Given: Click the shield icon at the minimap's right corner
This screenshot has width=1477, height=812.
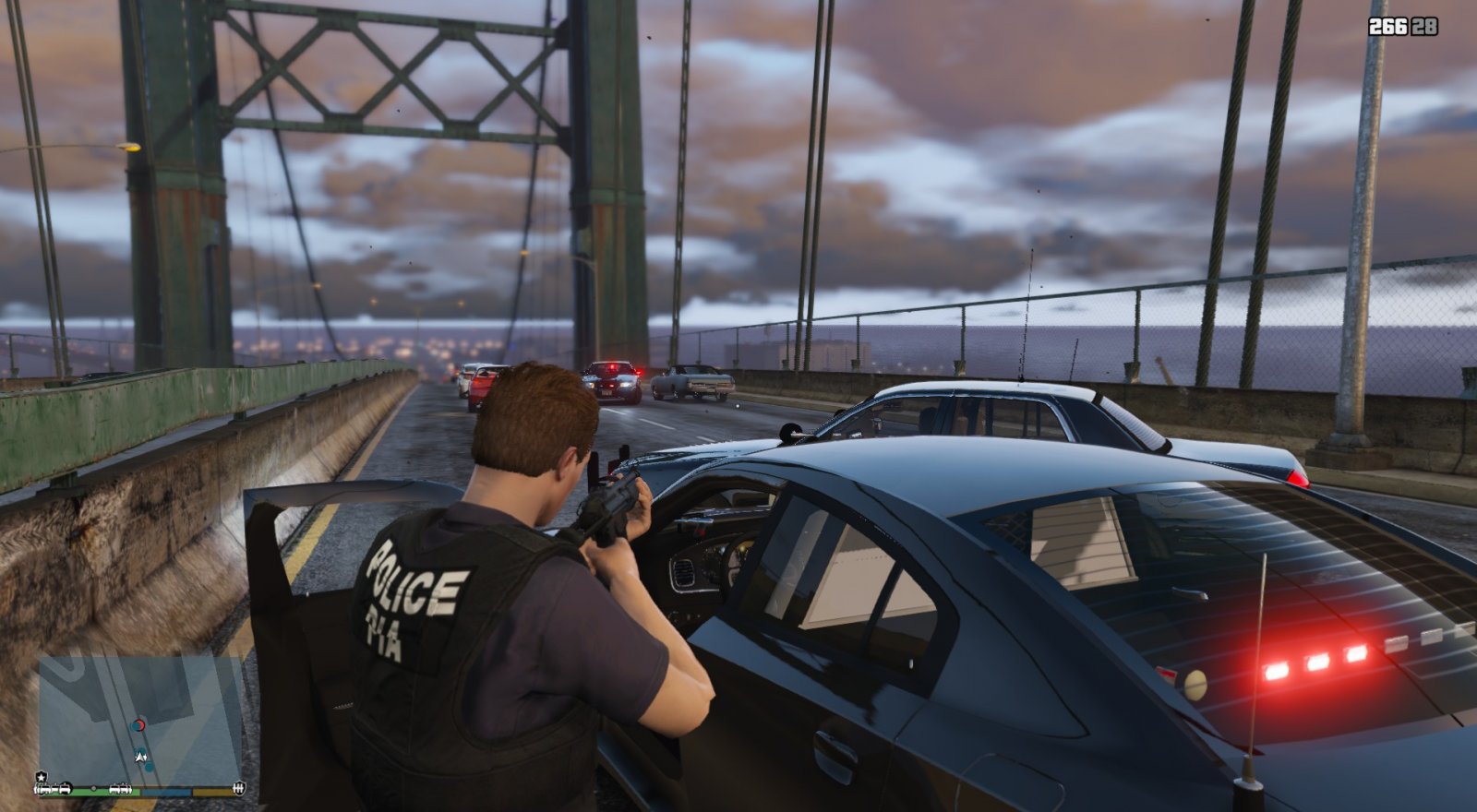Looking at the screenshot, I should click(x=240, y=787).
